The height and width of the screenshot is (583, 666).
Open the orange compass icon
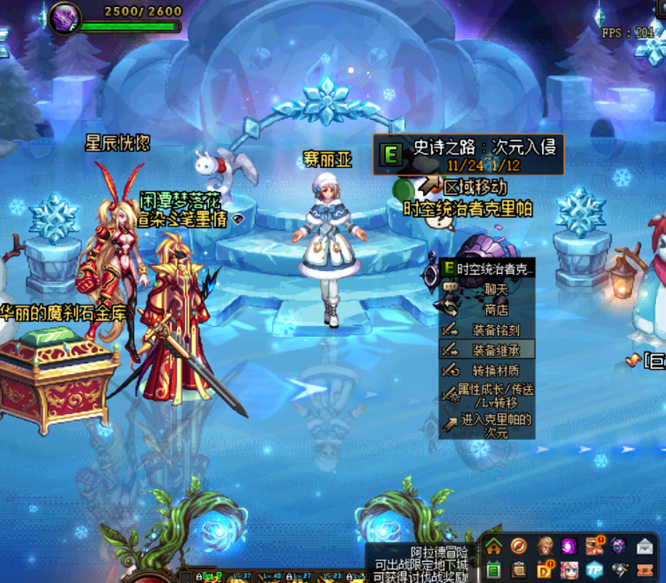(x=519, y=546)
